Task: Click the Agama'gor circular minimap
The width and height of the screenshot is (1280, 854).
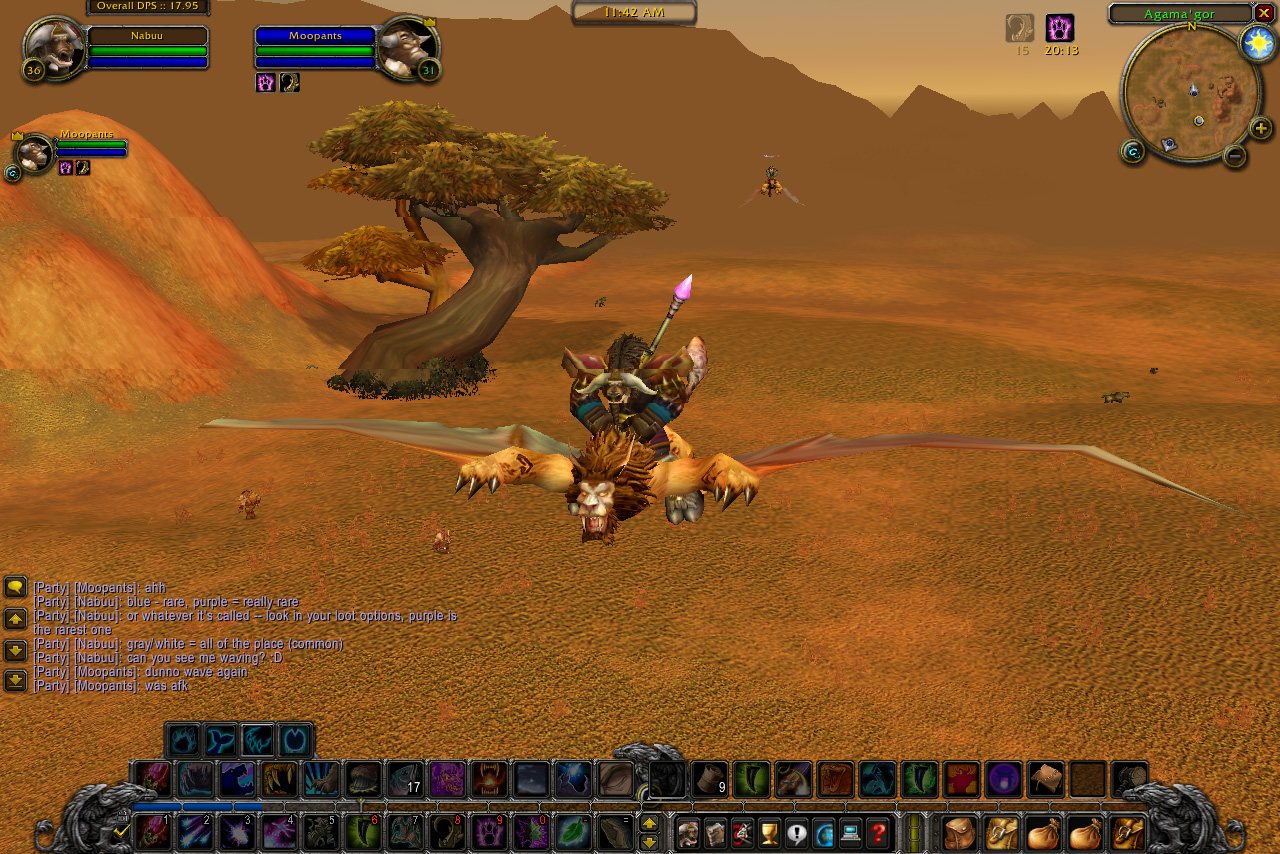Action: pos(1191,93)
